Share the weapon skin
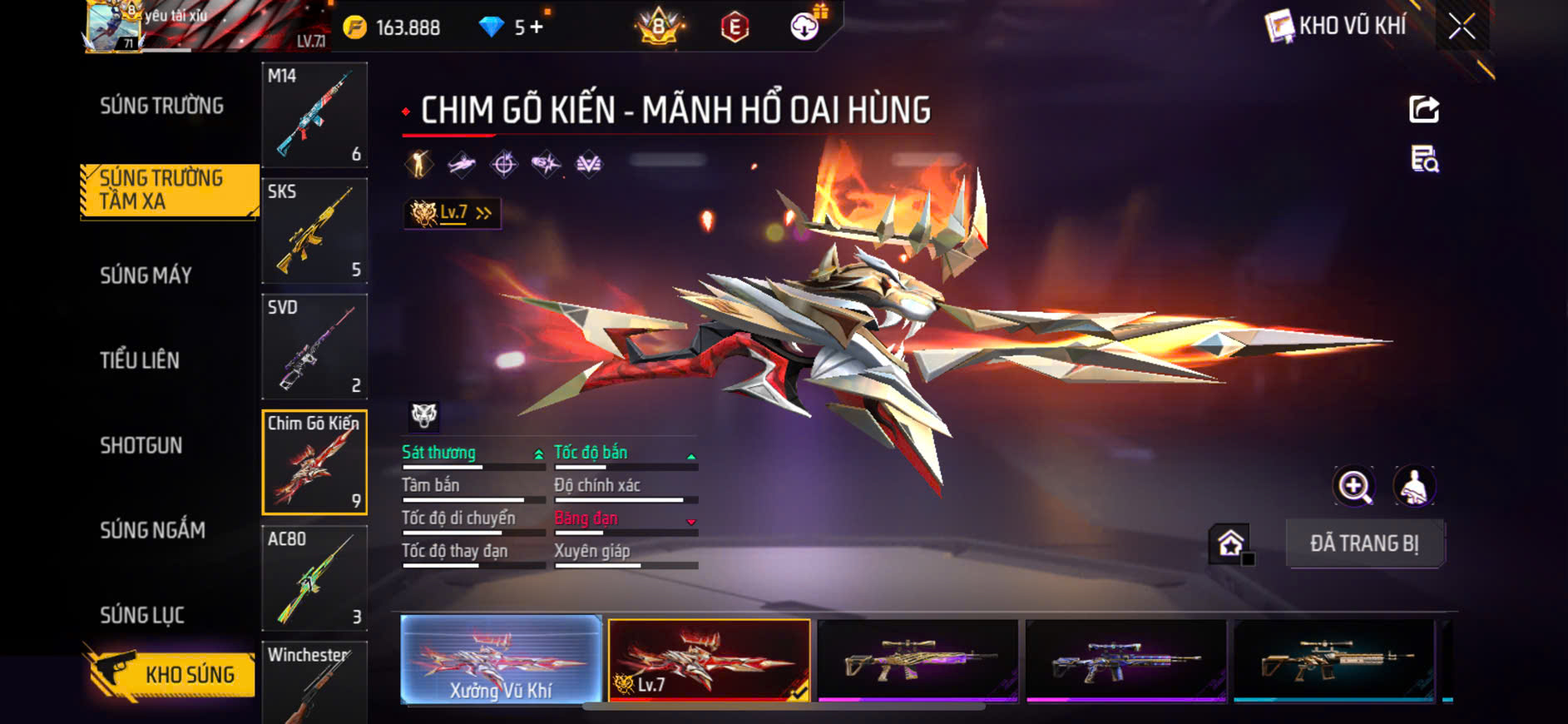This screenshot has height=724, width=1568. [1423, 109]
